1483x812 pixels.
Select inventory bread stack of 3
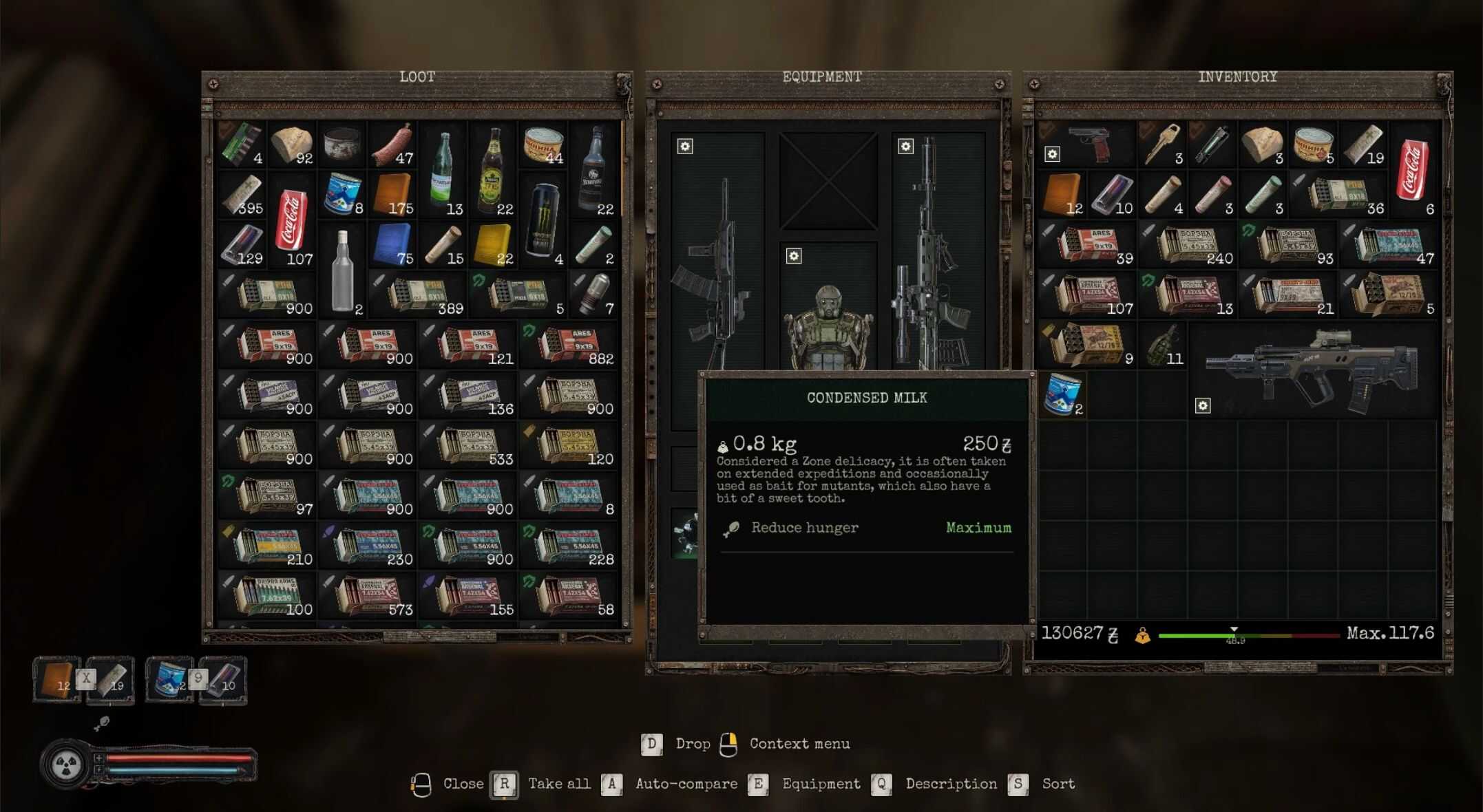[x=1263, y=145]
